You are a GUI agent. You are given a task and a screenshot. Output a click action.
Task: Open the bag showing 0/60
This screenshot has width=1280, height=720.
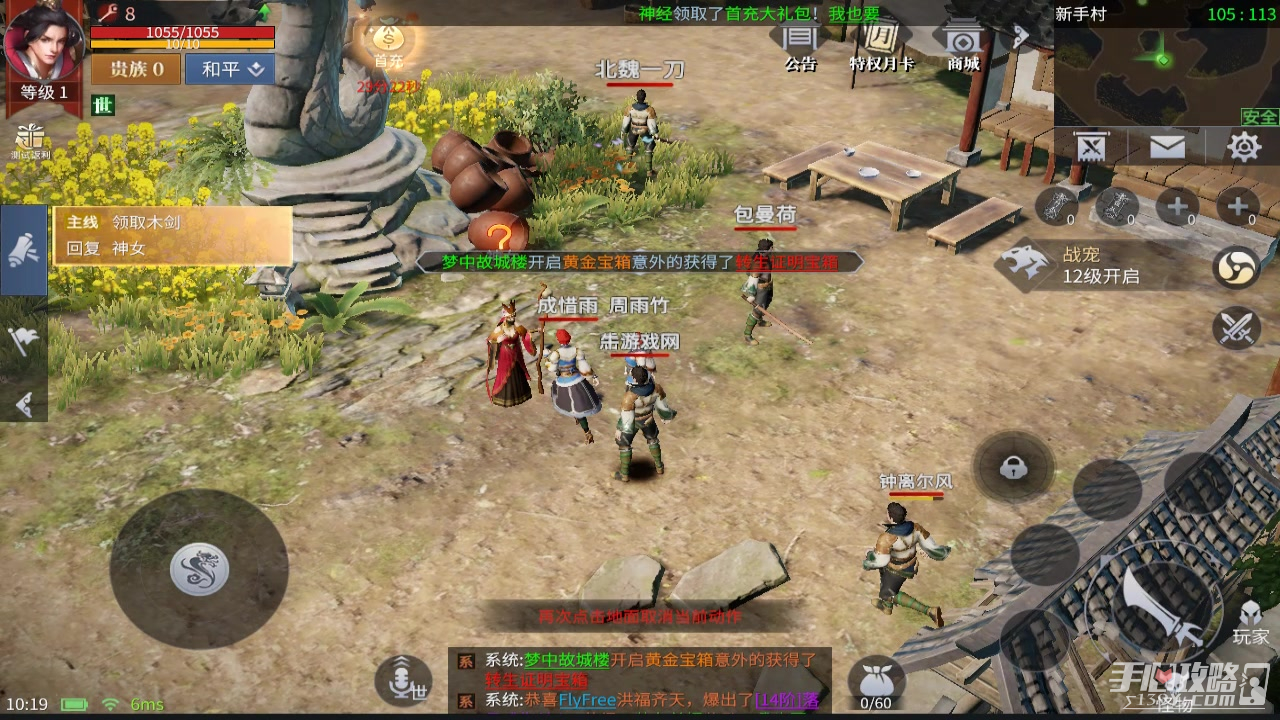(876, 682)
